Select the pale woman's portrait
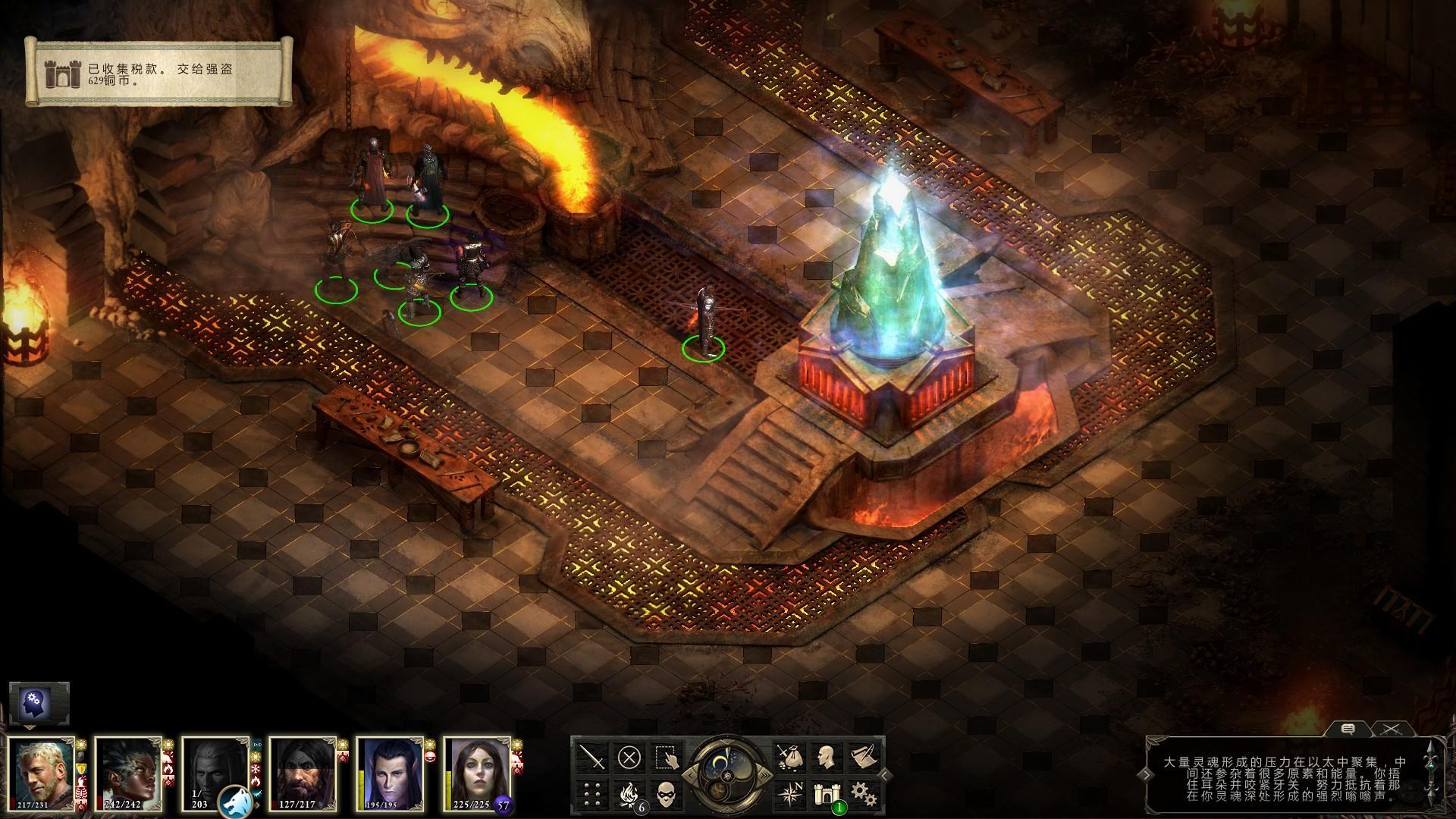Screen dimensions: 1456x819 click(475, 775)
